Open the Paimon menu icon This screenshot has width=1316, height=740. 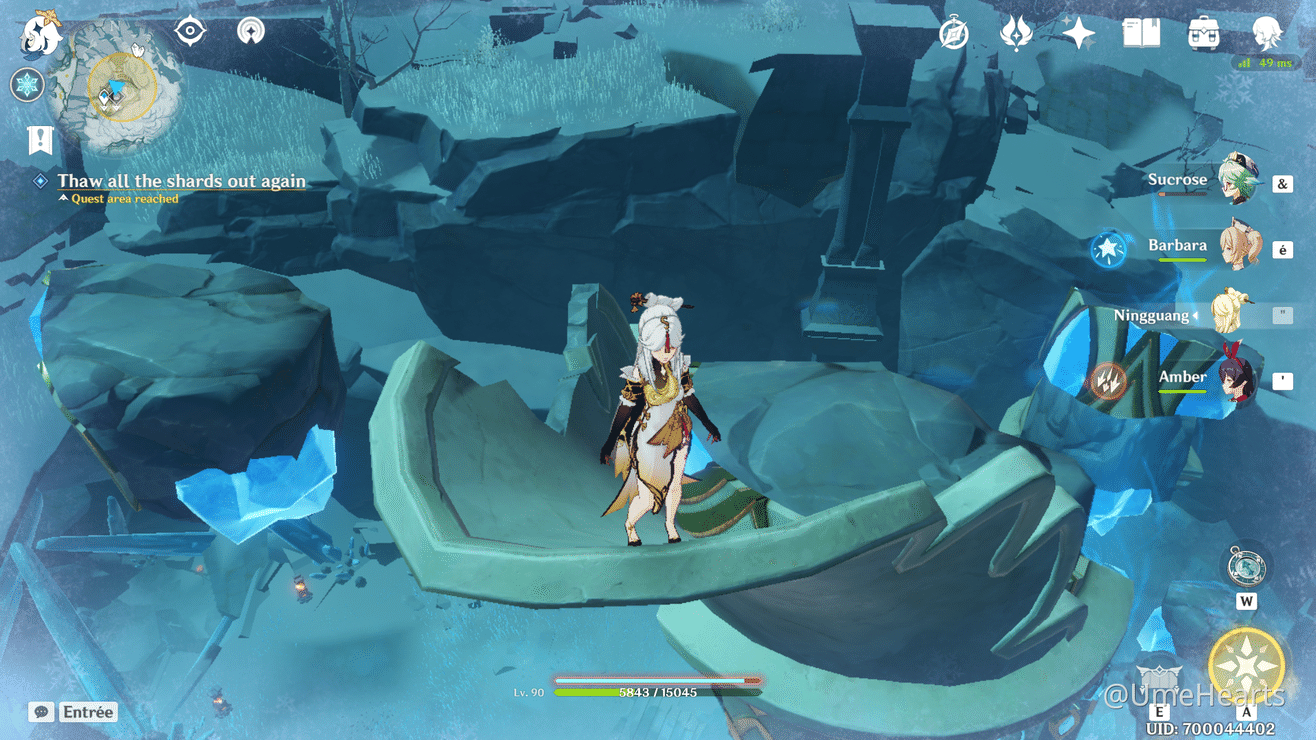point(40,35)
